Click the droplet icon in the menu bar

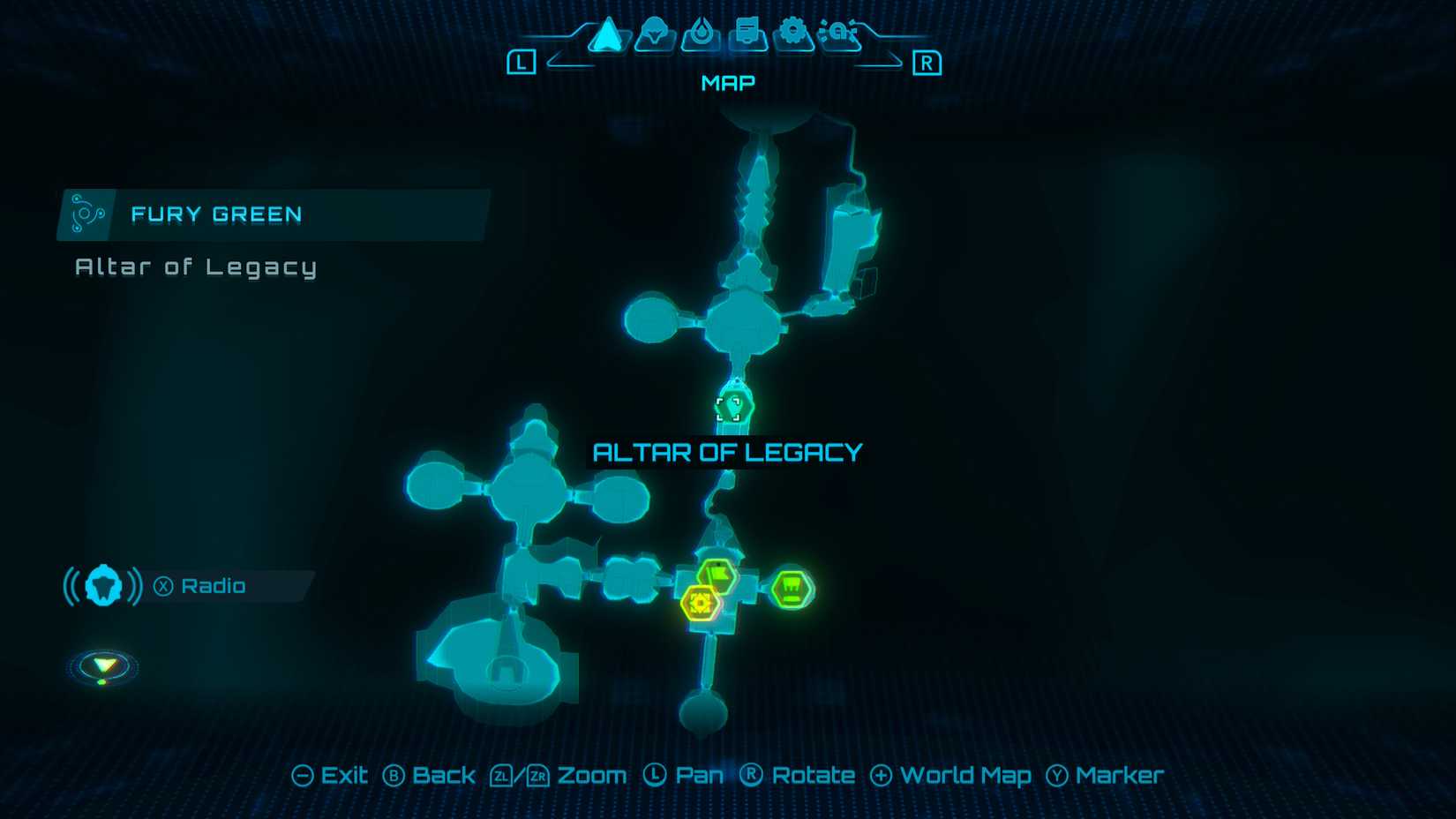(x=700, y=34)
